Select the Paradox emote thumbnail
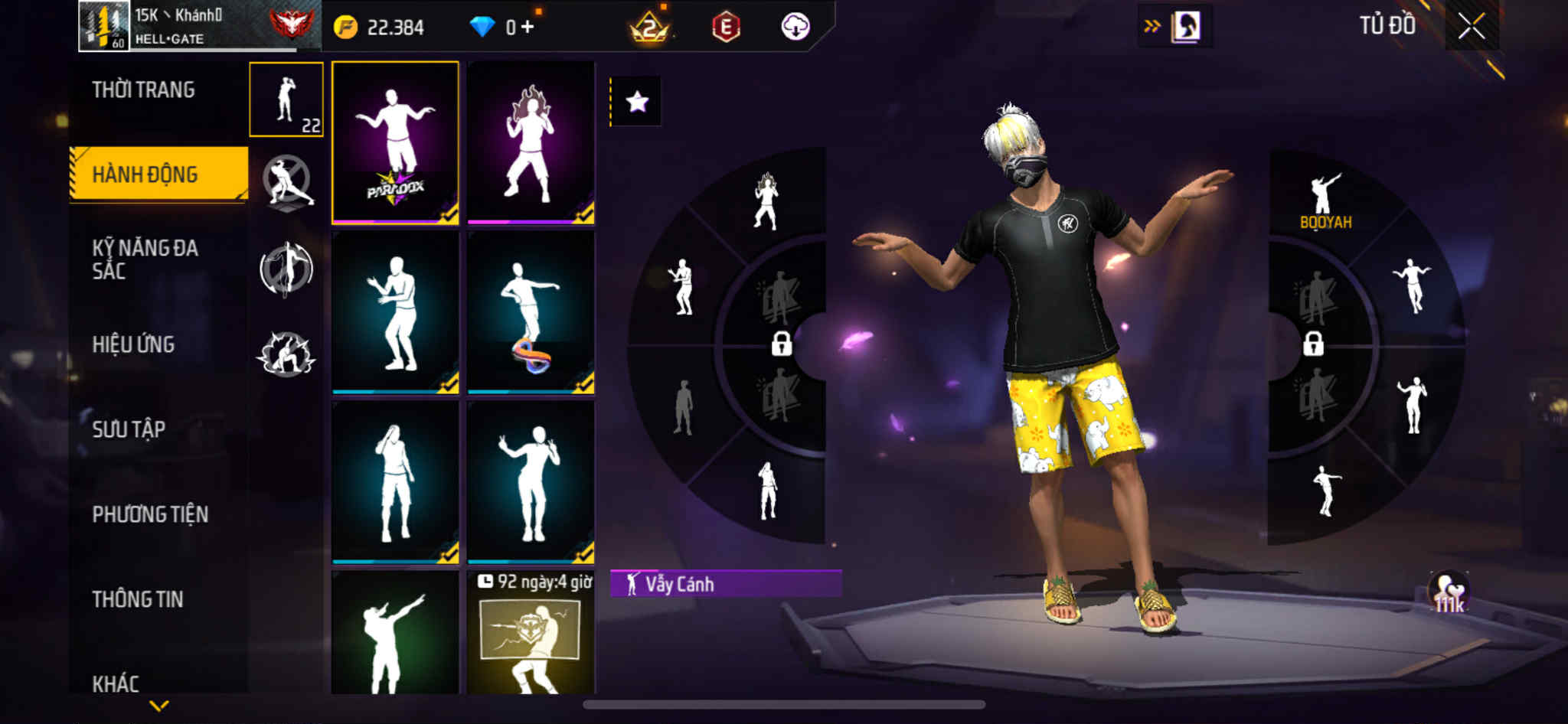 pos(395,143)
